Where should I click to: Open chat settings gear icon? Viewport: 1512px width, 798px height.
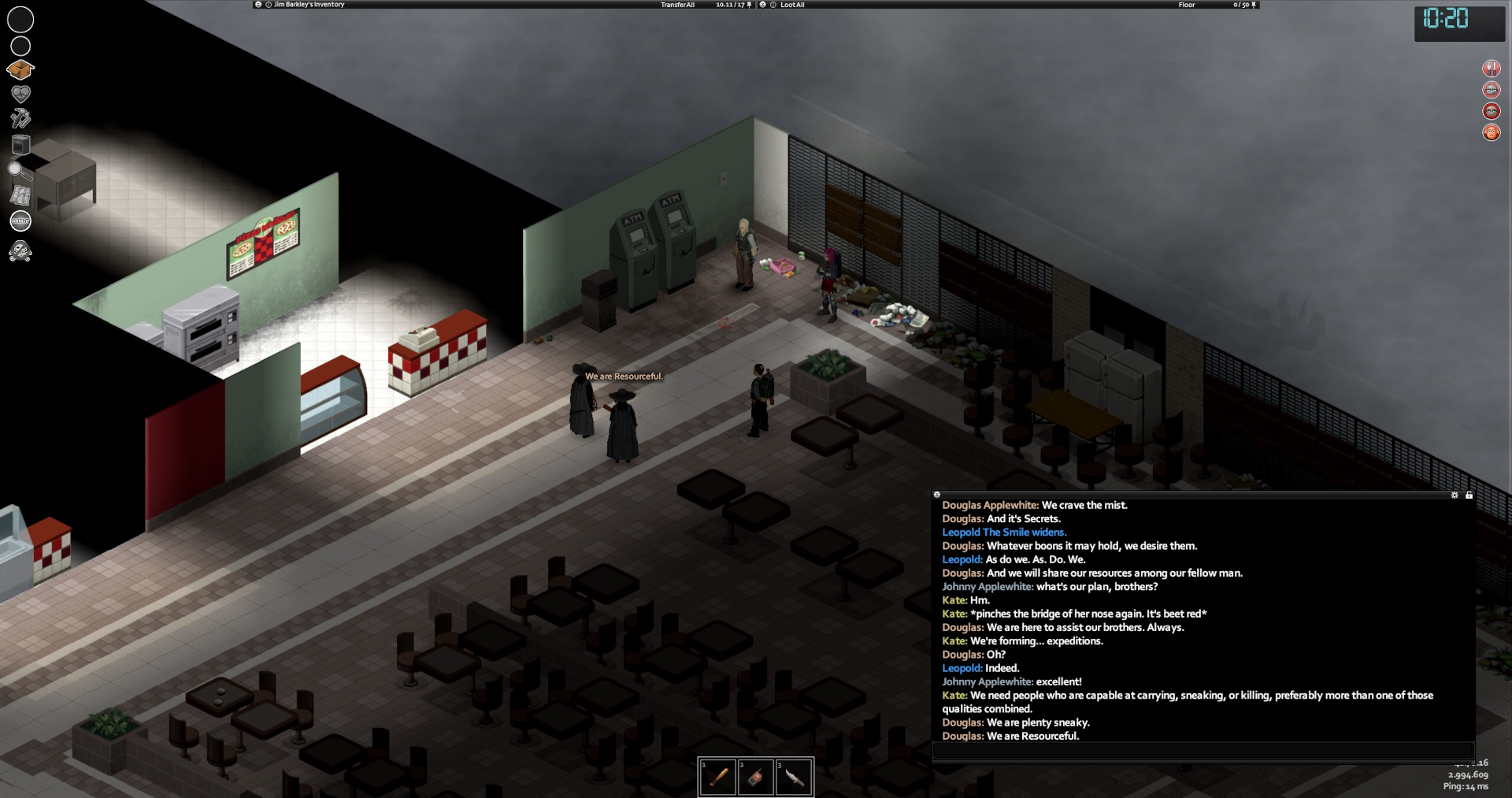(x=1455, y=495)
